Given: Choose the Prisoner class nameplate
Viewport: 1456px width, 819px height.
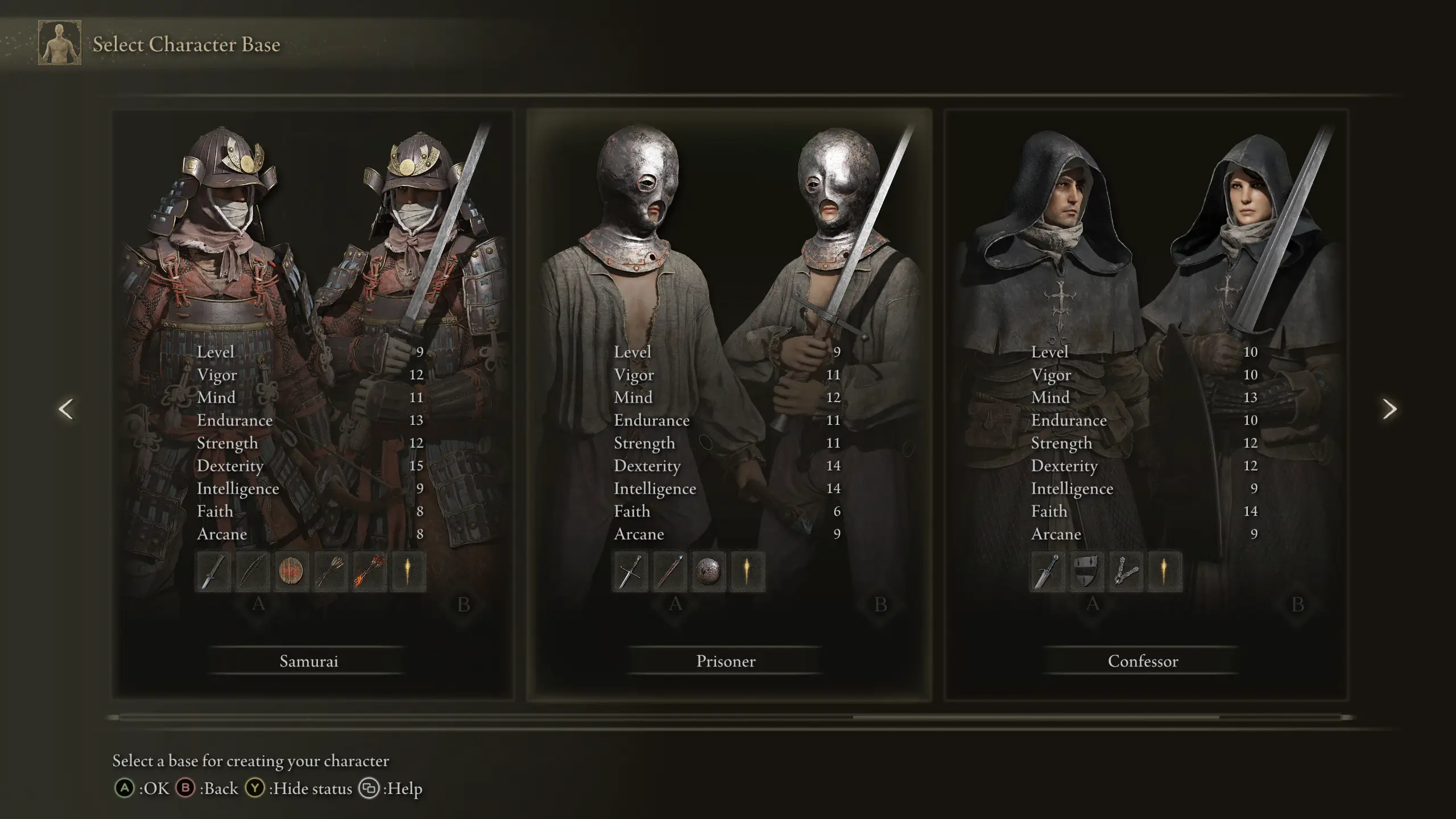Looking at the screenshot, I should pos(725,661).
